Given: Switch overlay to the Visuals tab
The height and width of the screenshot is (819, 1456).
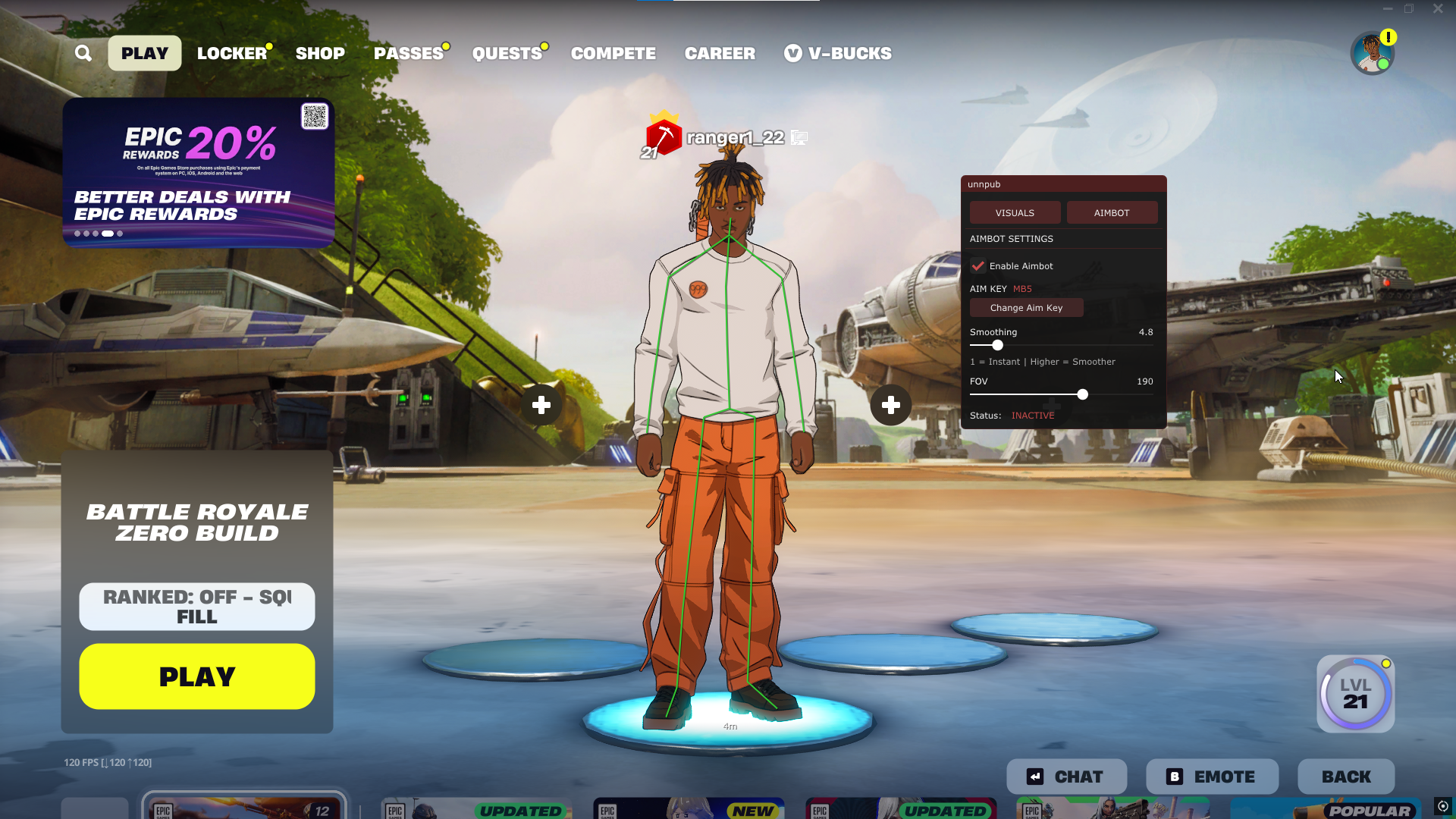Looking at the screenshot, I should [x=1015, y=213].
